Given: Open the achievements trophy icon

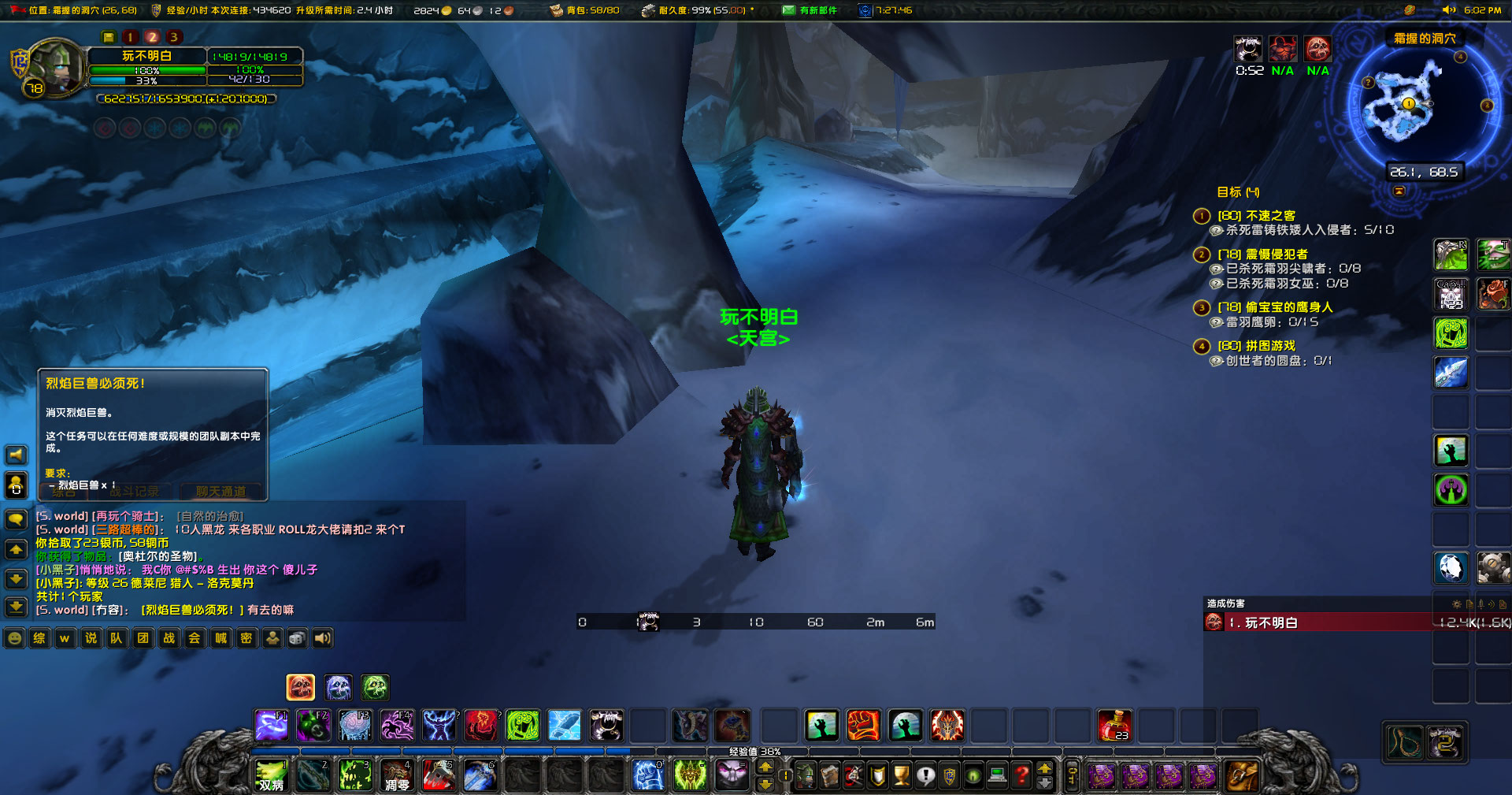Looking at the screenshot, I should click(x=902, y=776).
